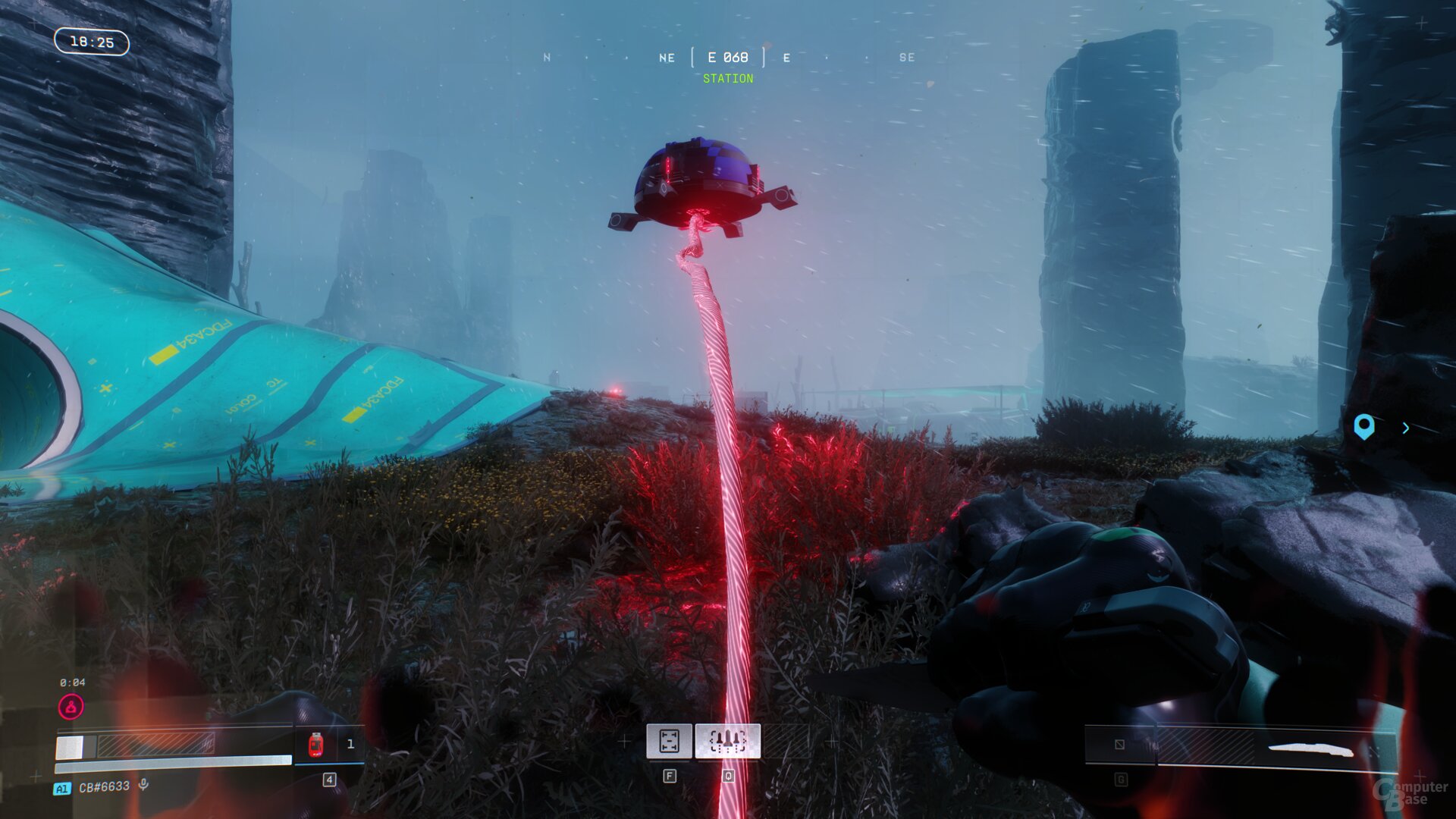Click the empty grenade slot icon
This screenshot has height=819, width=1456.
point(1120,745)
